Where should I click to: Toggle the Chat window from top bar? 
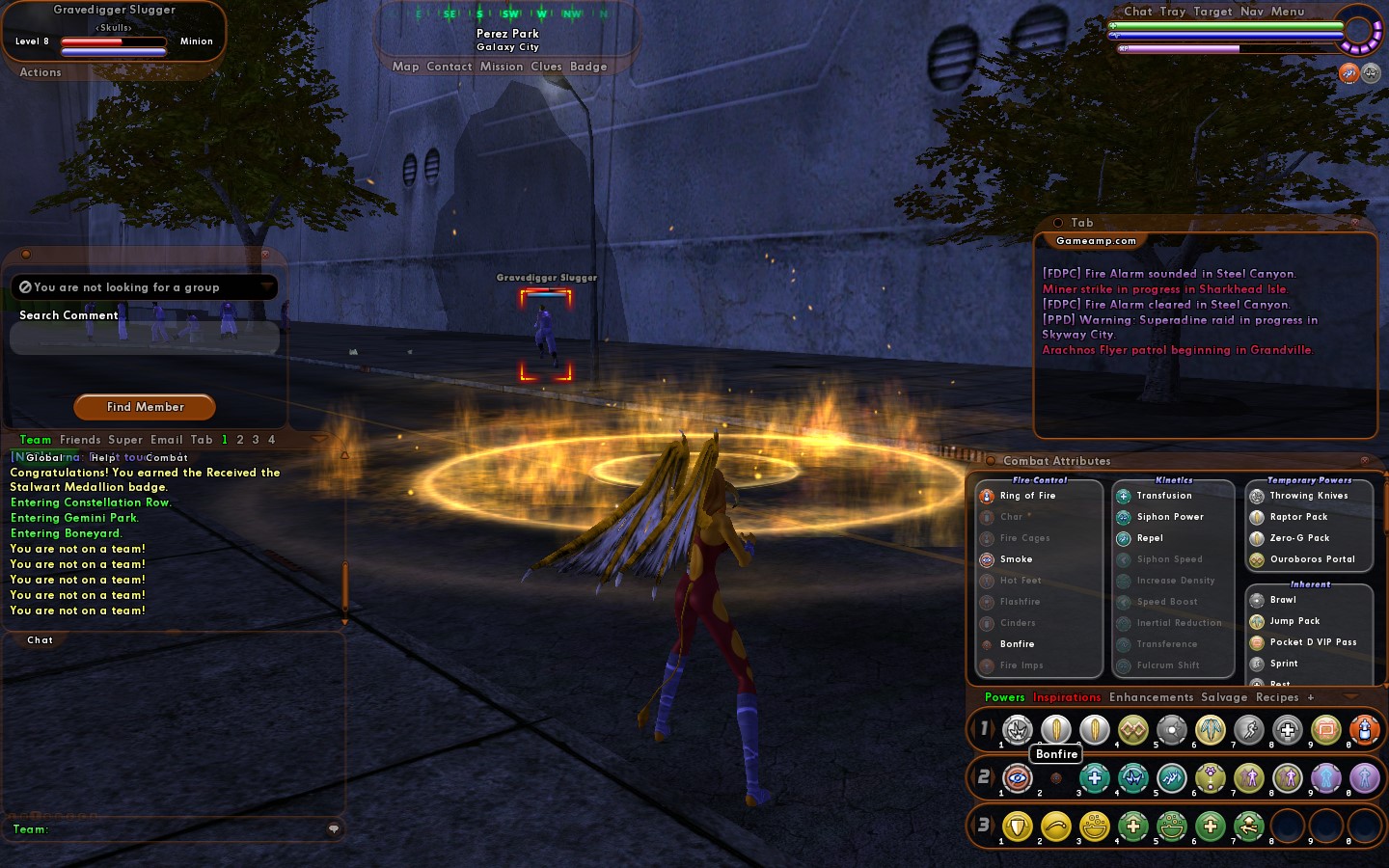coord(1138,12)
